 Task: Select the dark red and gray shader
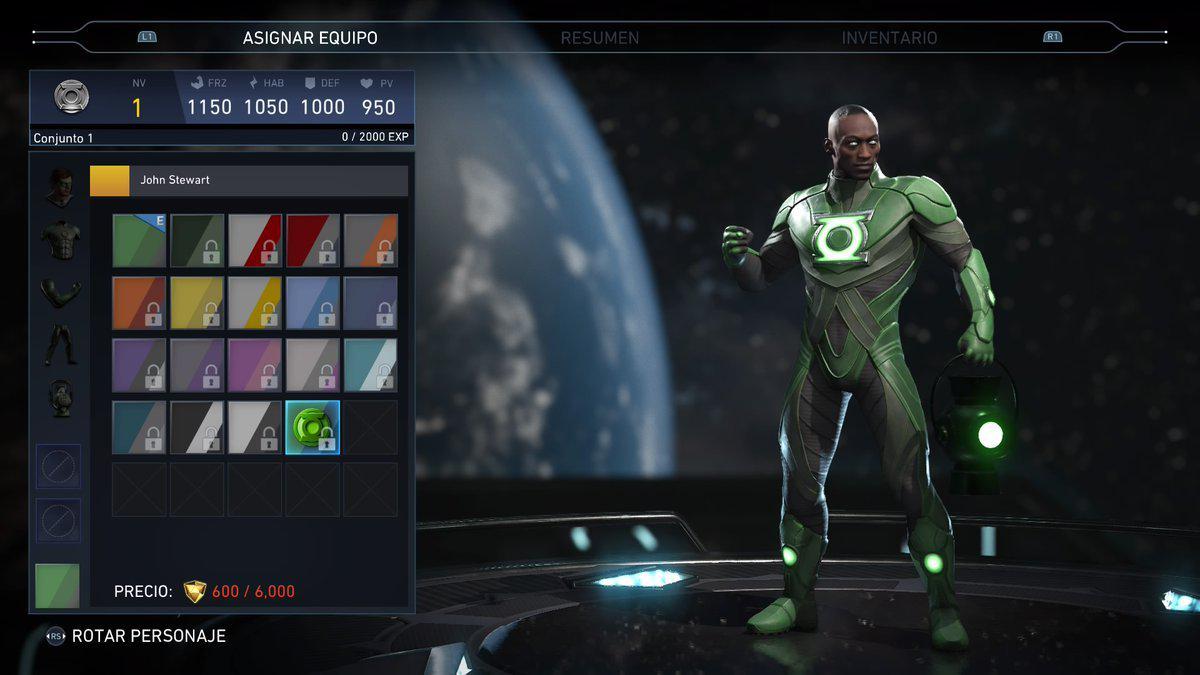pos(313,241)
